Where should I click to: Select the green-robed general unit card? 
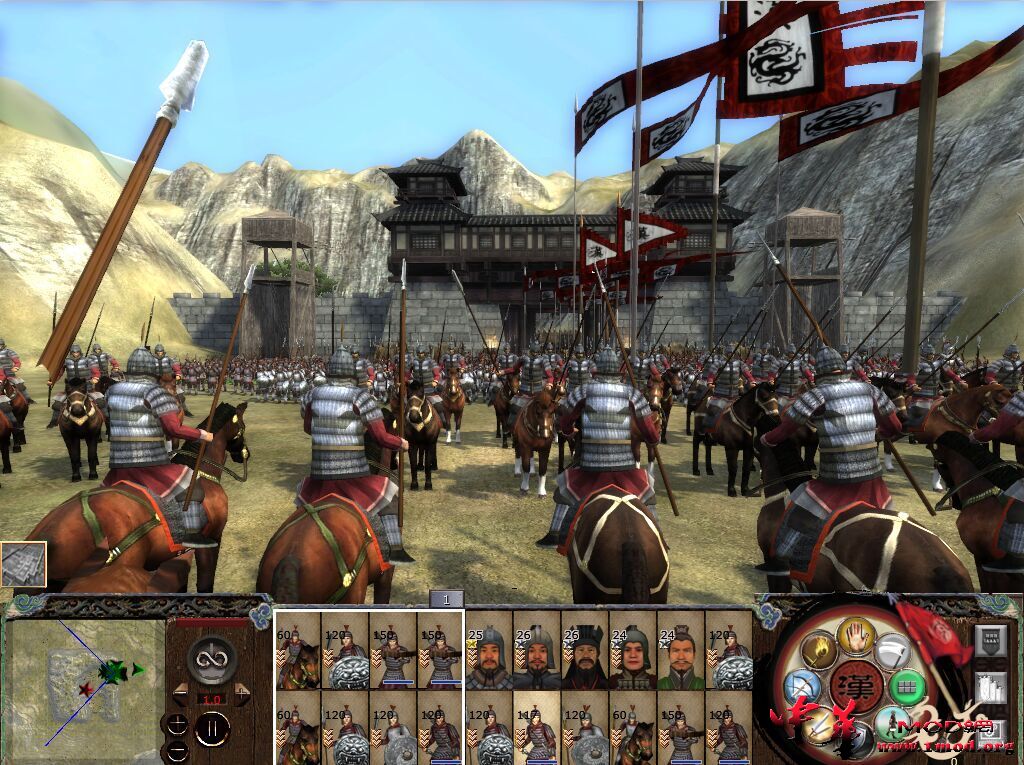click(681, 651)
